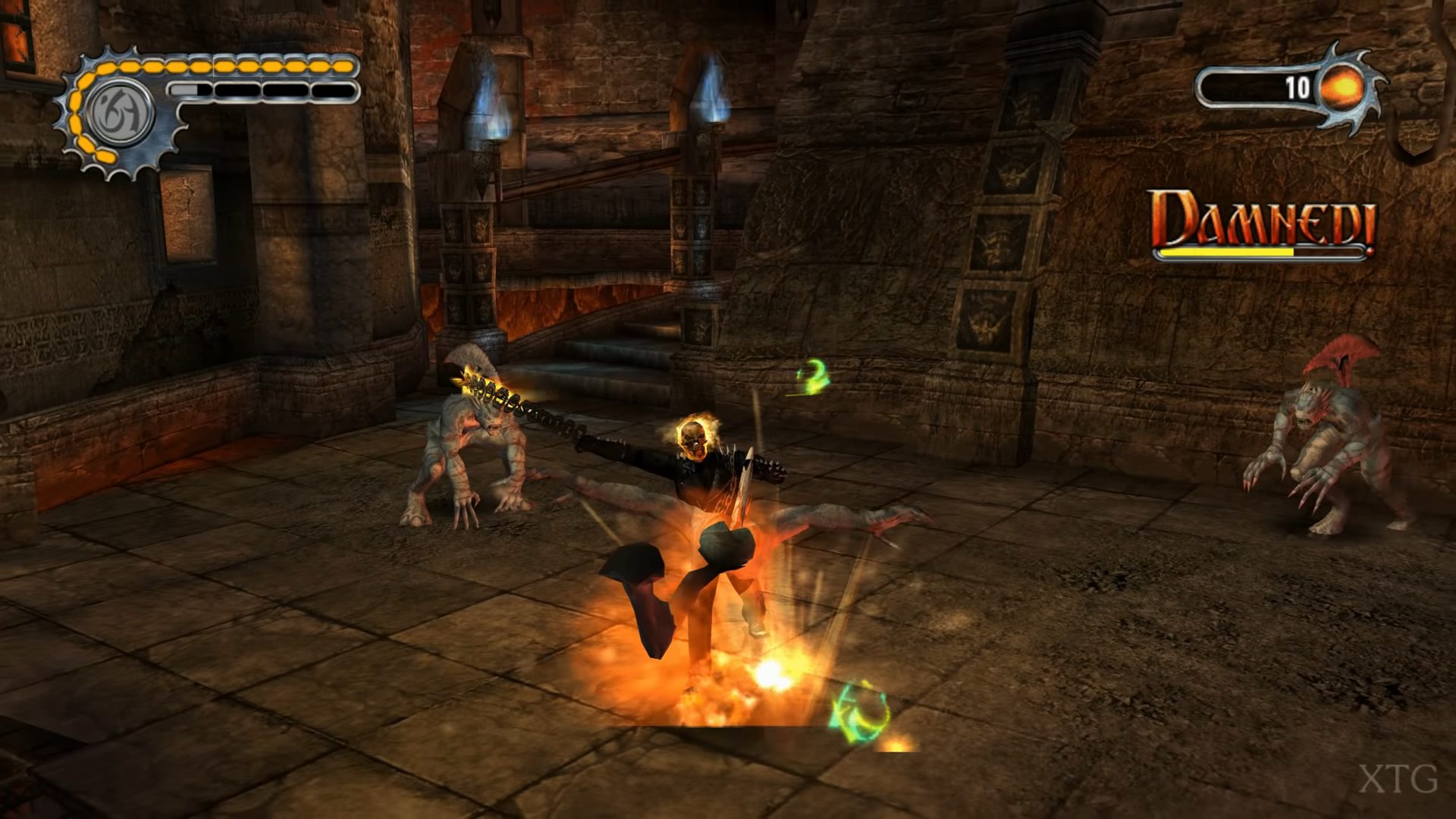Select the fiery soul orb icon

(x=1342, y=89)
